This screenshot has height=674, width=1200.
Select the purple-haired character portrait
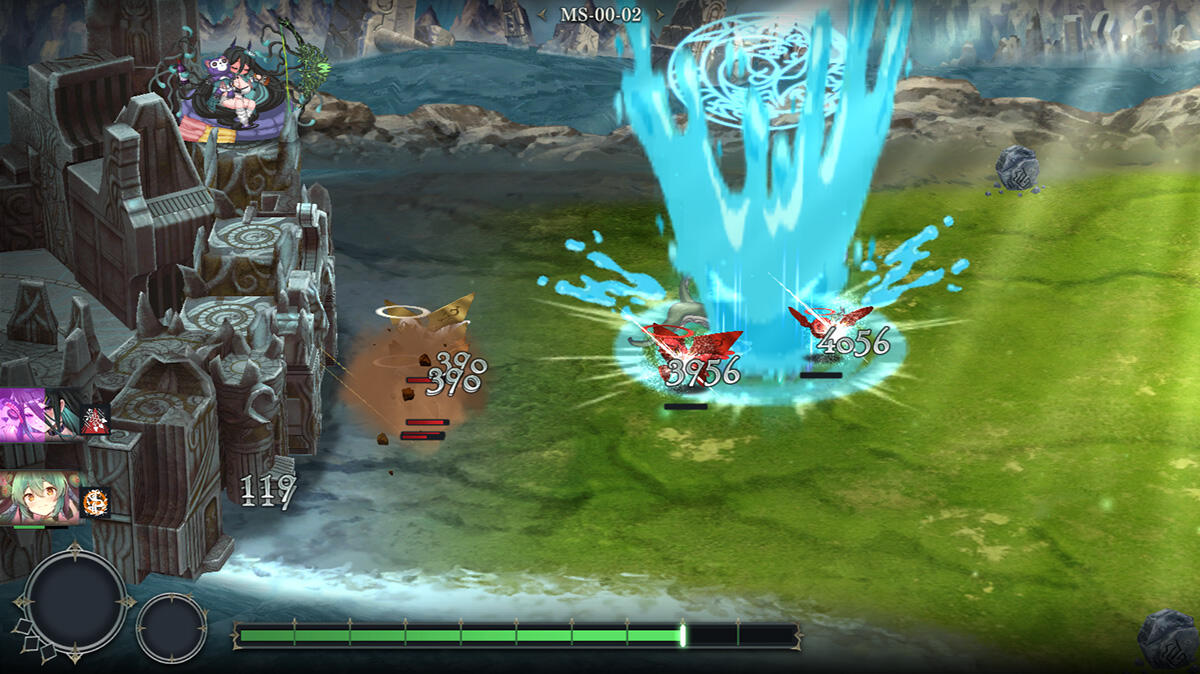click(x=39, y=415)
